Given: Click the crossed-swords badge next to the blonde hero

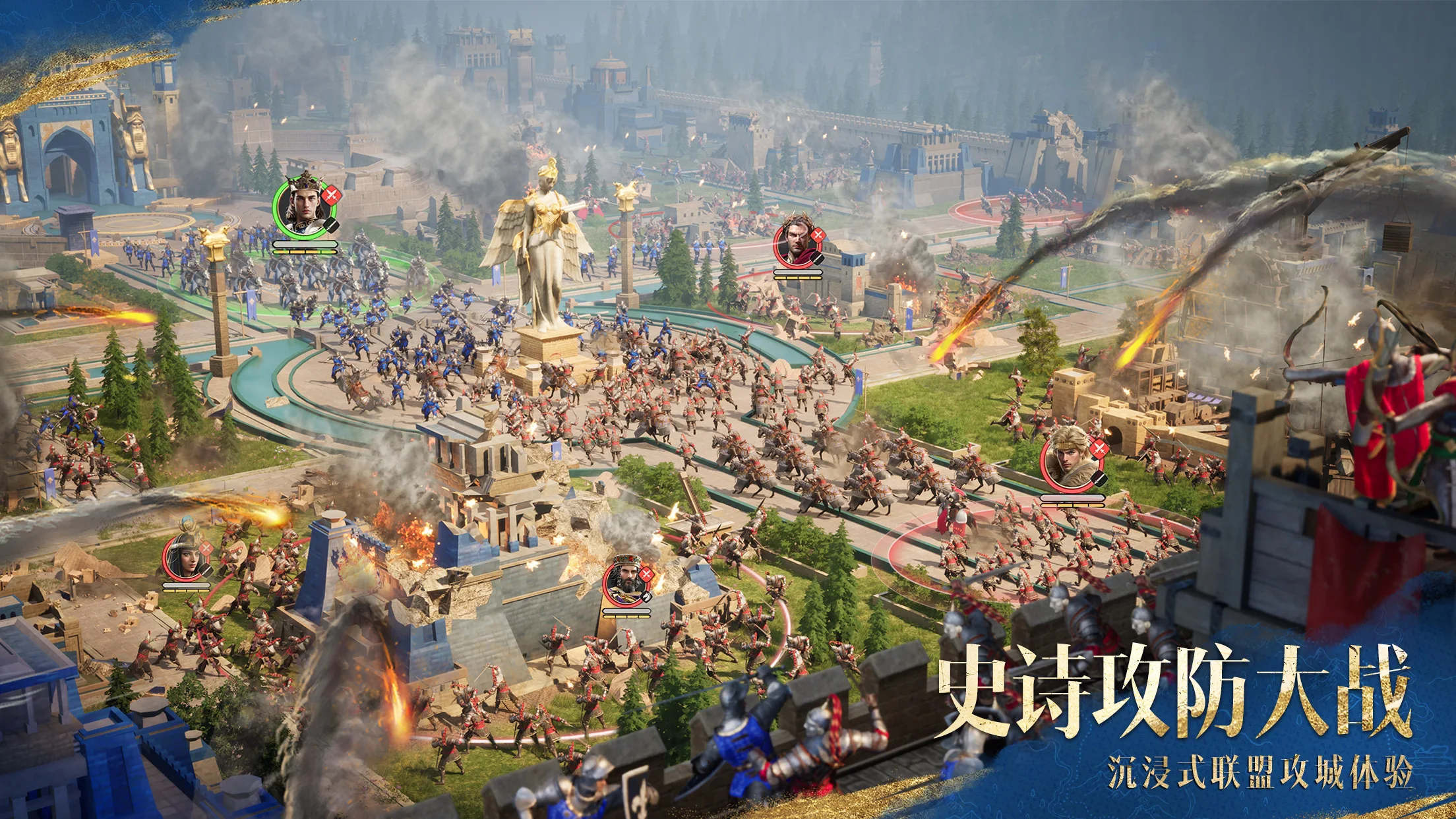Looking at the screenshot, I should tap(1099, 448).
